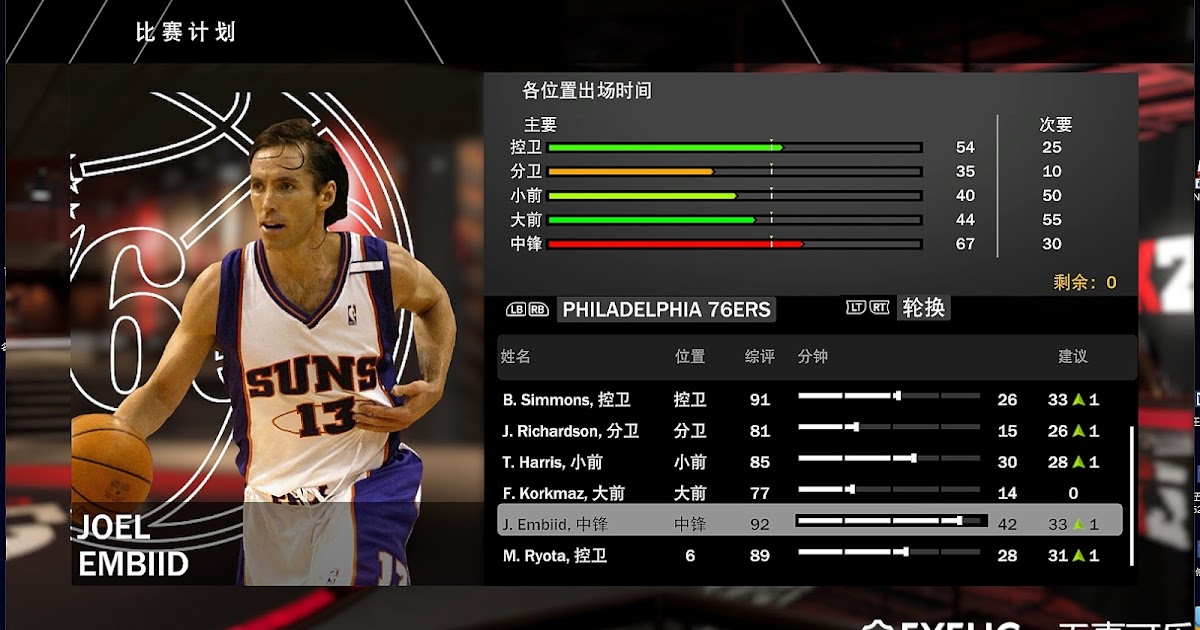Select the B. Simmons roster row
The height and width of the screenshot is (630, 1200).
click(x=566, y=400)
